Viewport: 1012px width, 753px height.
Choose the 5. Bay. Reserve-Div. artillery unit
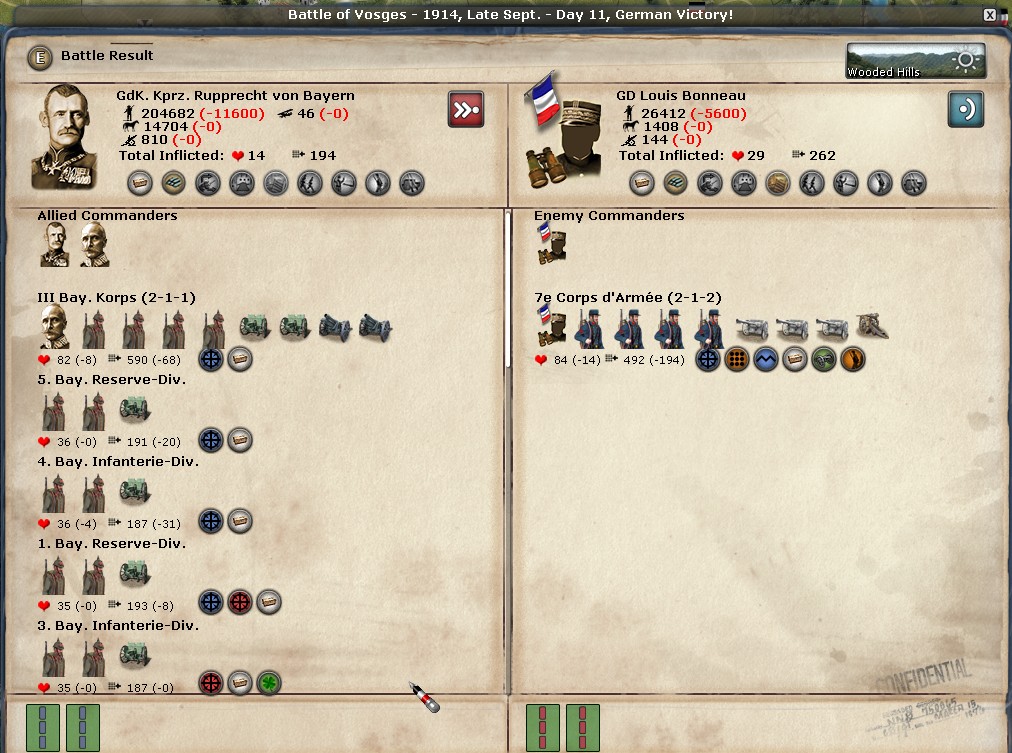click(135, 408)
